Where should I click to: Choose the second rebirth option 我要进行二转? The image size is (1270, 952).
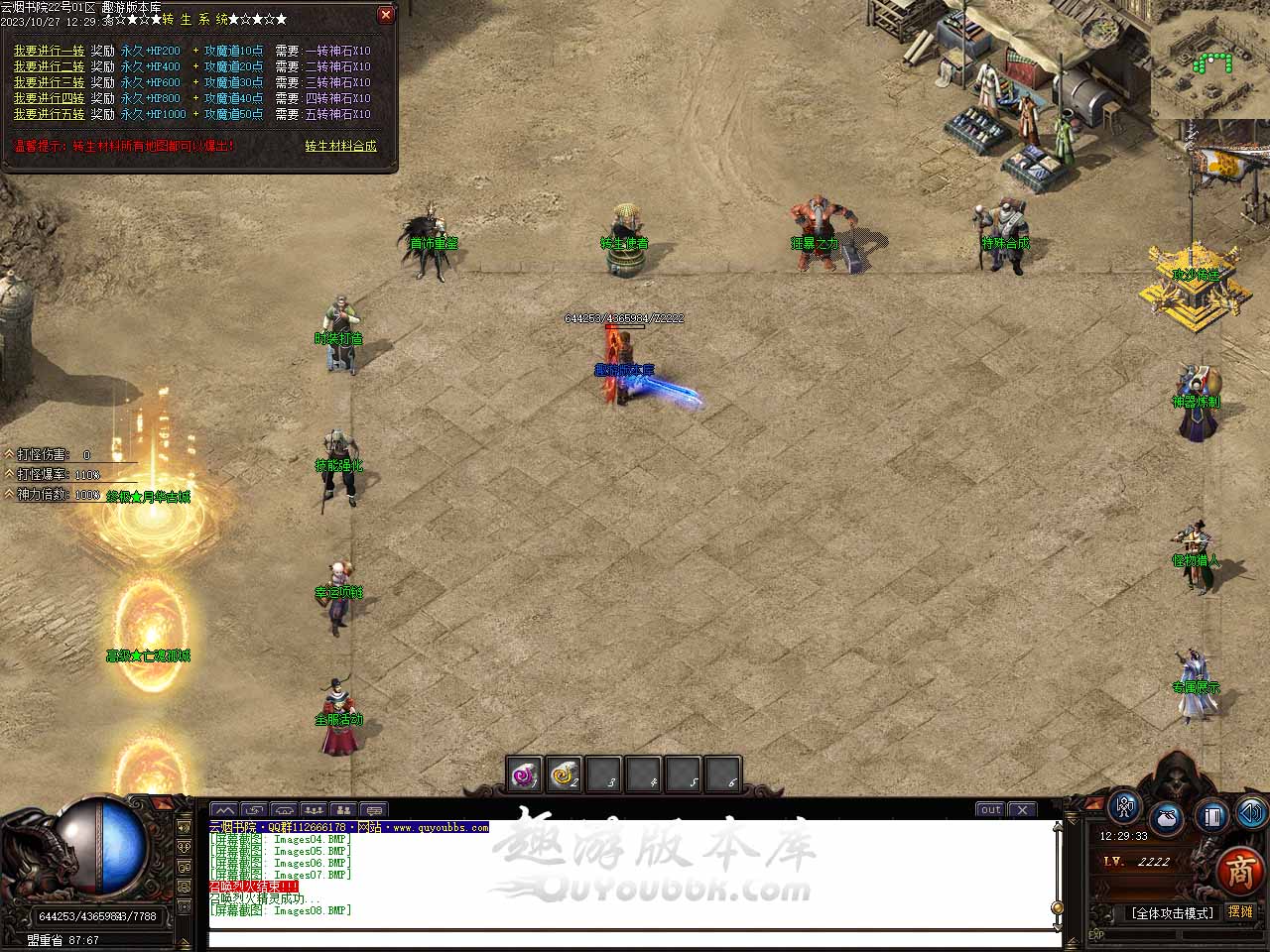pos(49,66)
